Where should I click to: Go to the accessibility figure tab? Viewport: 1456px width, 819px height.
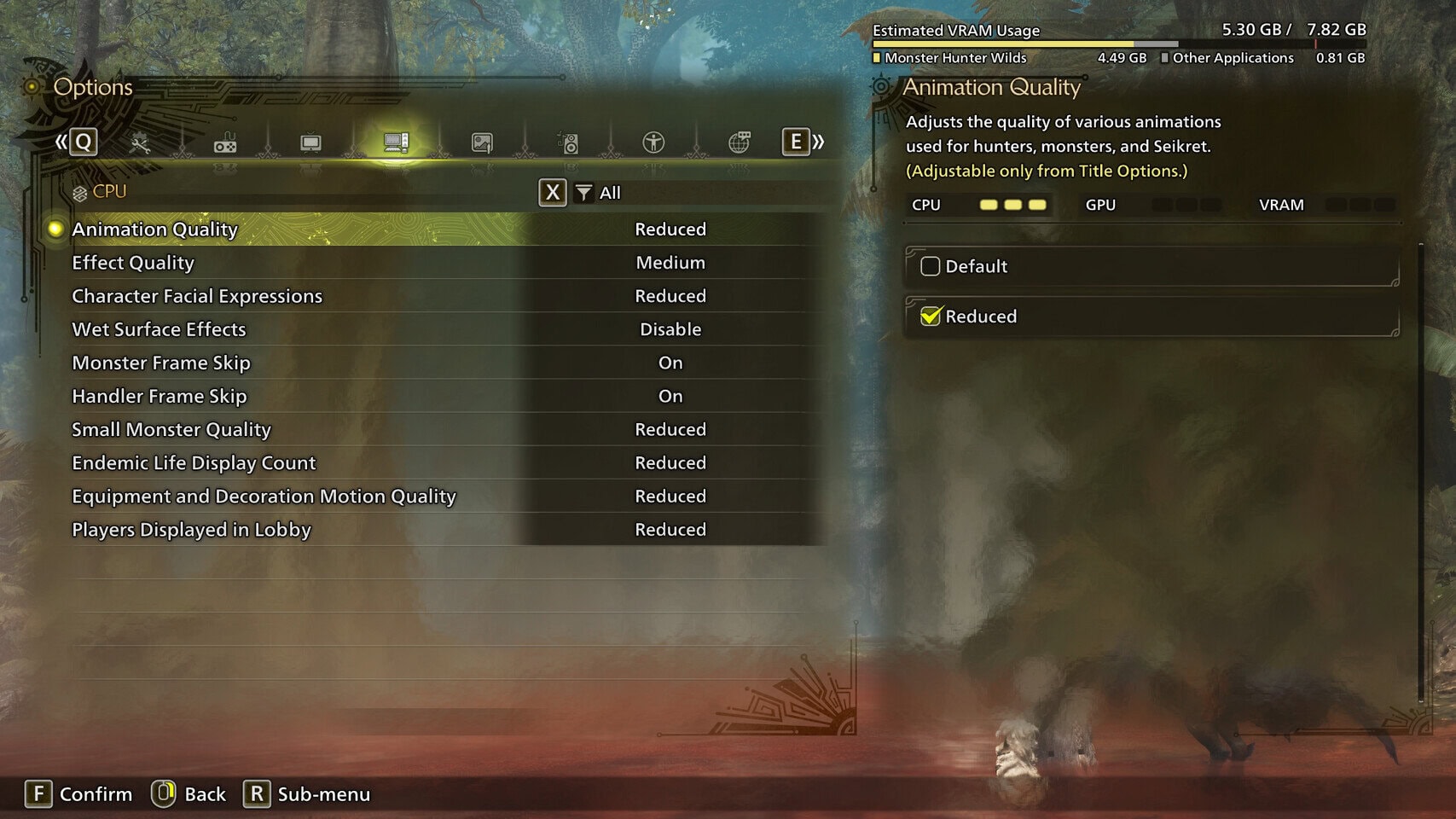(x=653, y=142)
